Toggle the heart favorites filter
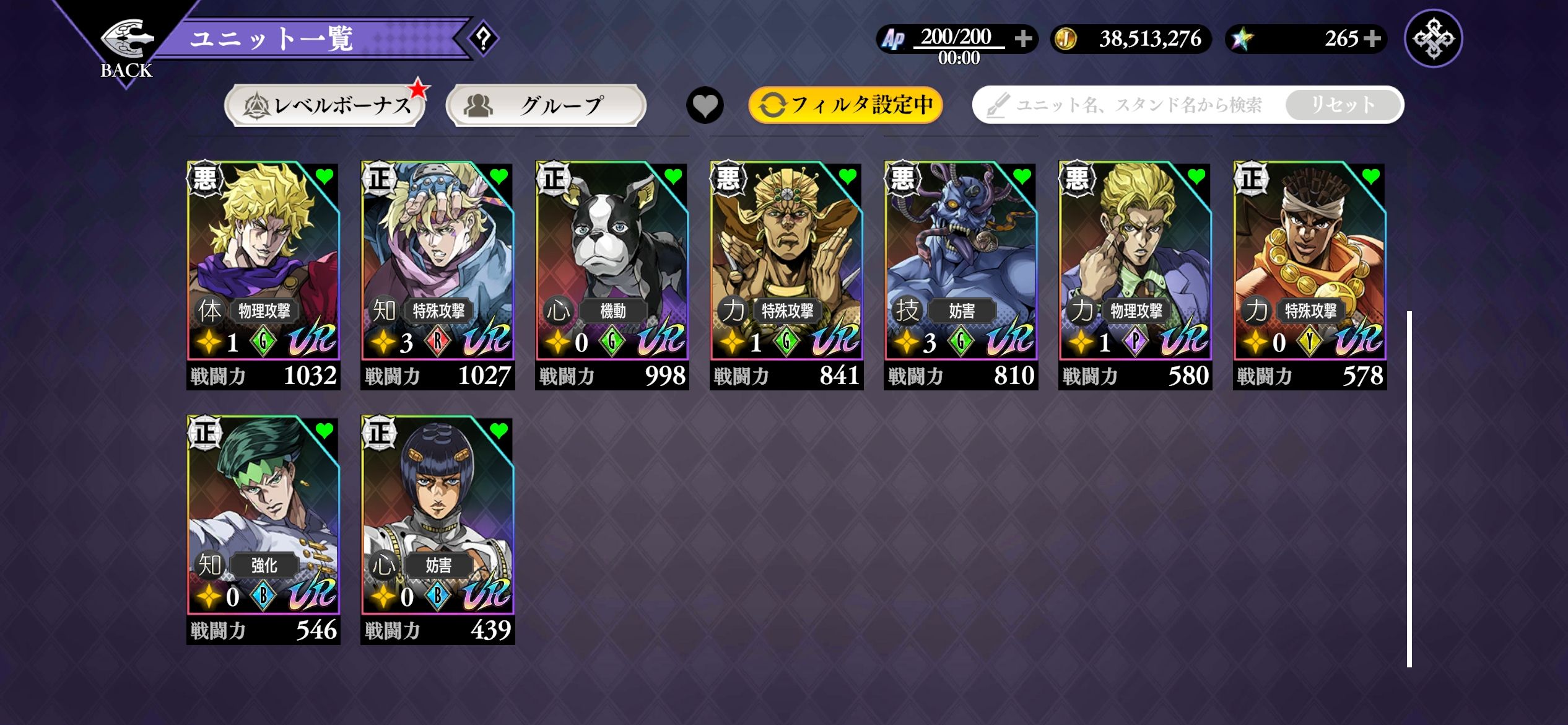Image resolution: width=1568 pixels, height=725 pixels. [705, 105]
